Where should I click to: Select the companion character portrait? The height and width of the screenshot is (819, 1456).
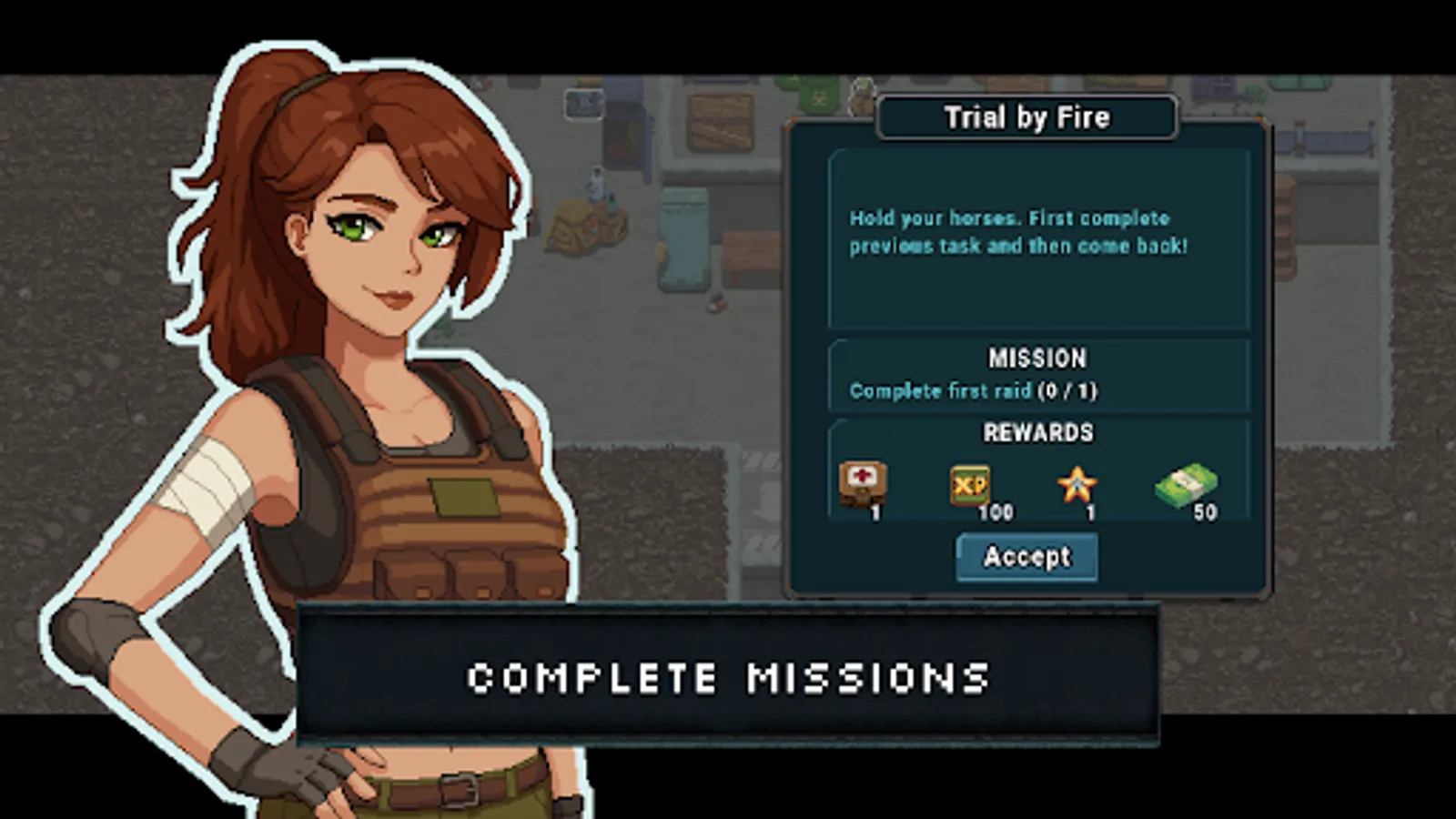pos(346,409)
